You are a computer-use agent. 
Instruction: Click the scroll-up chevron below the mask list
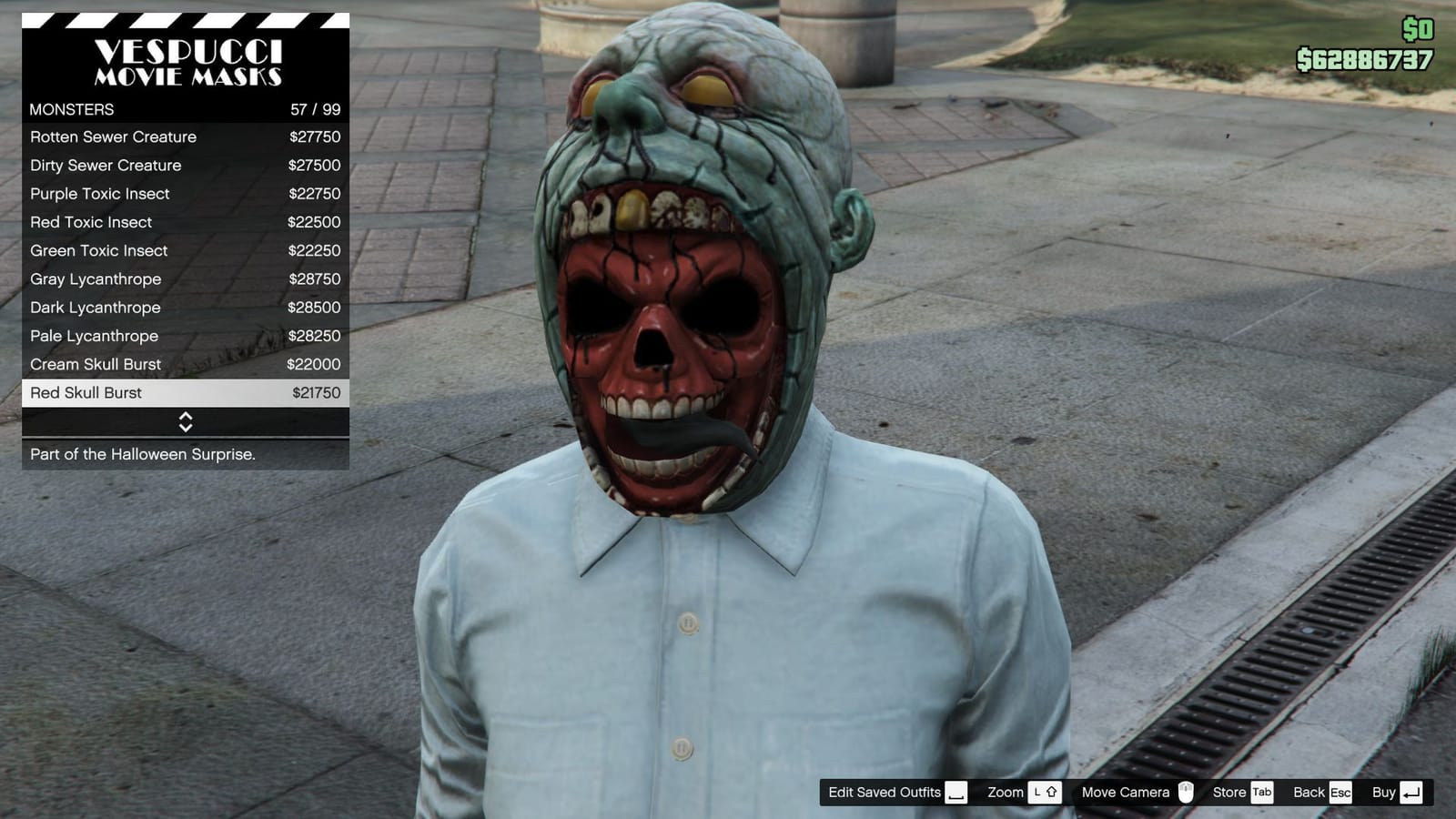[185, 418]
